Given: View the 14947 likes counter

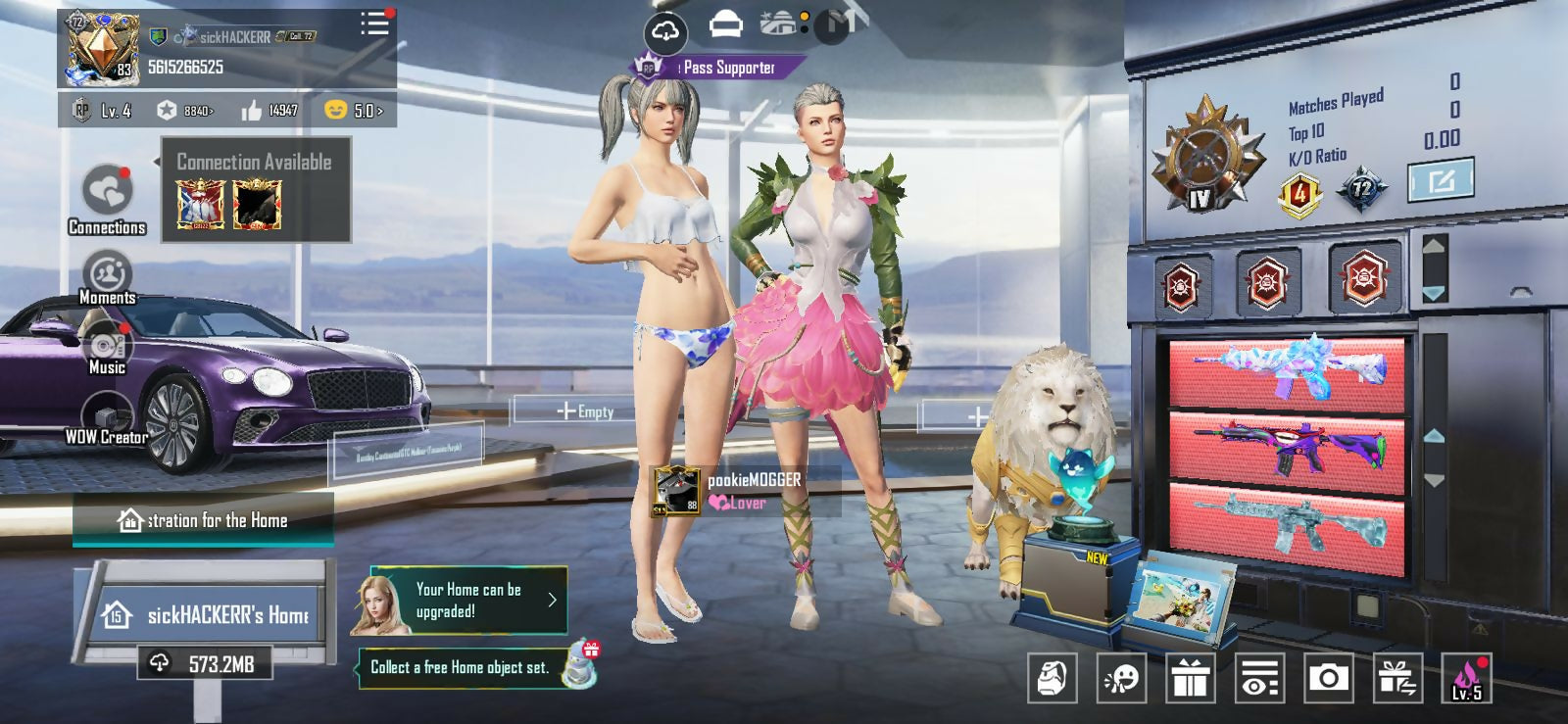Looking at the screenshot, I should [x=269, y=111].
